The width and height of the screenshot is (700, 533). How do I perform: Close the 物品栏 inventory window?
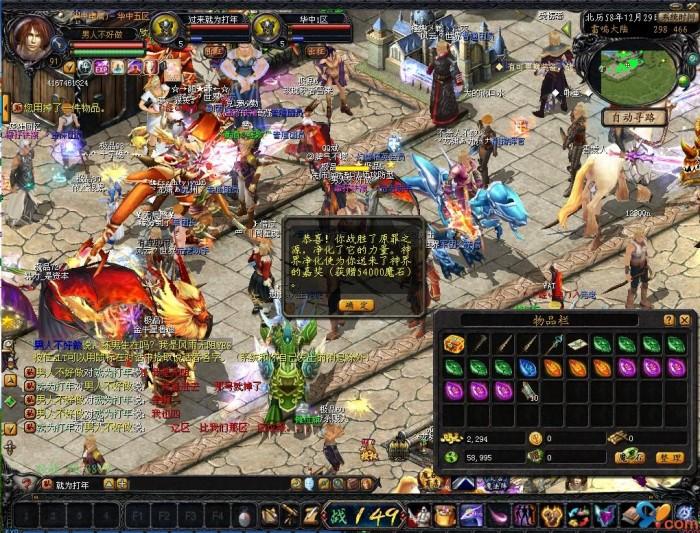684,320
